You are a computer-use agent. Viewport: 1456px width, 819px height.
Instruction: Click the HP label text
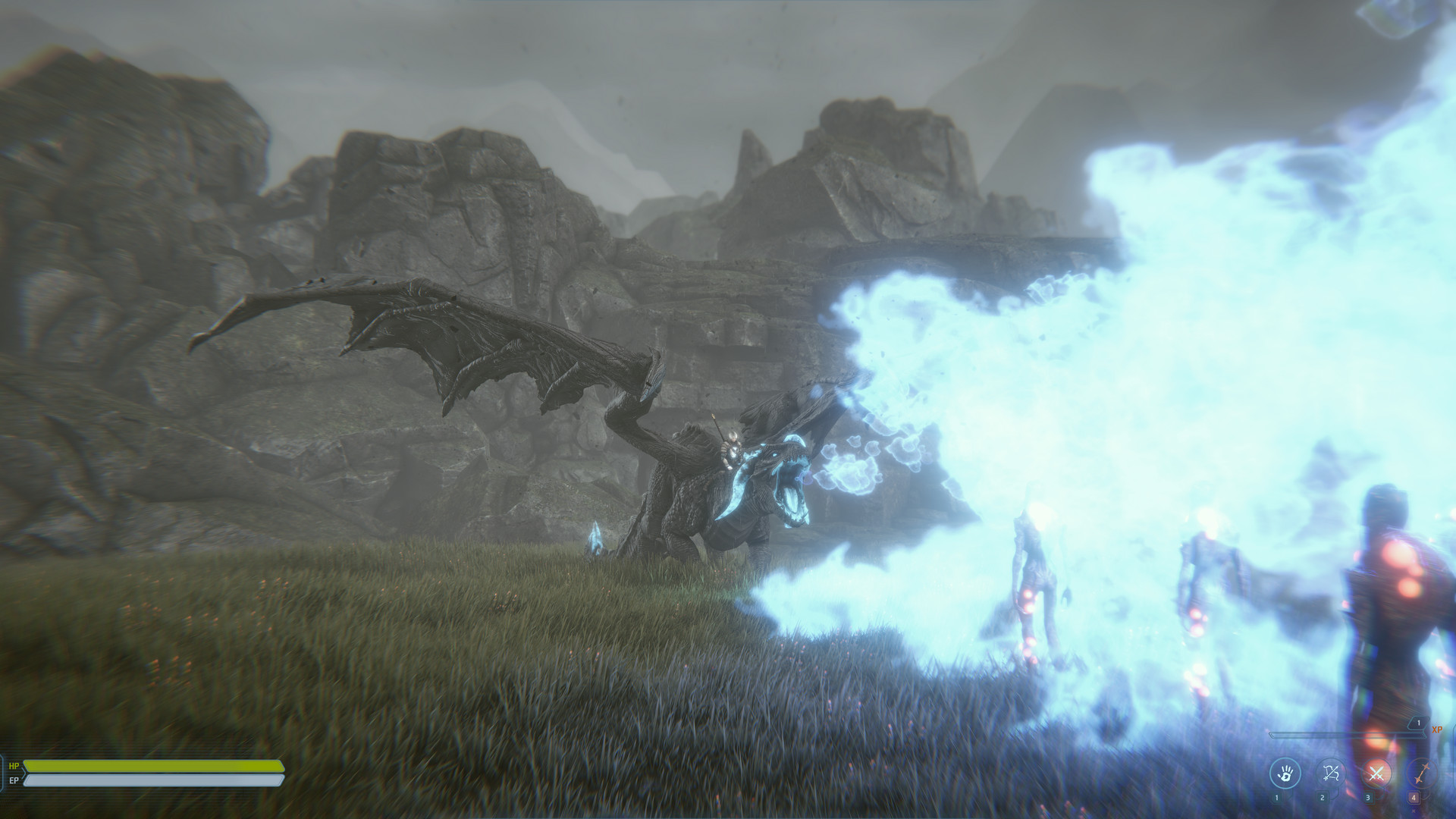[14, 766]
